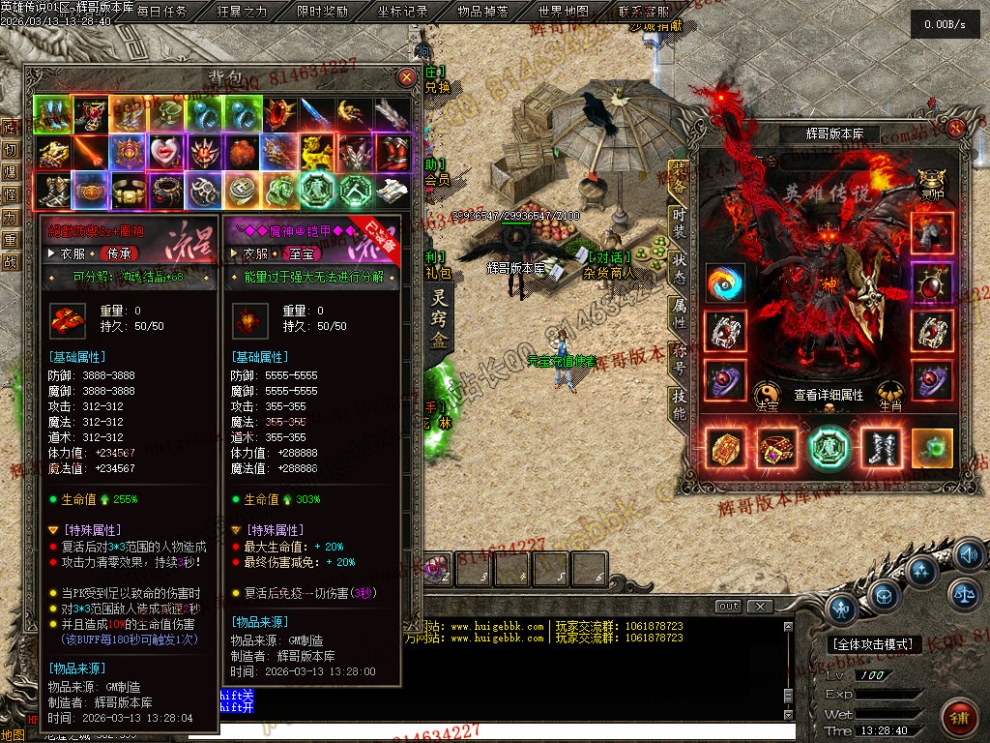Click the red round 铺 shop button
990x743 pixels.
958,717
